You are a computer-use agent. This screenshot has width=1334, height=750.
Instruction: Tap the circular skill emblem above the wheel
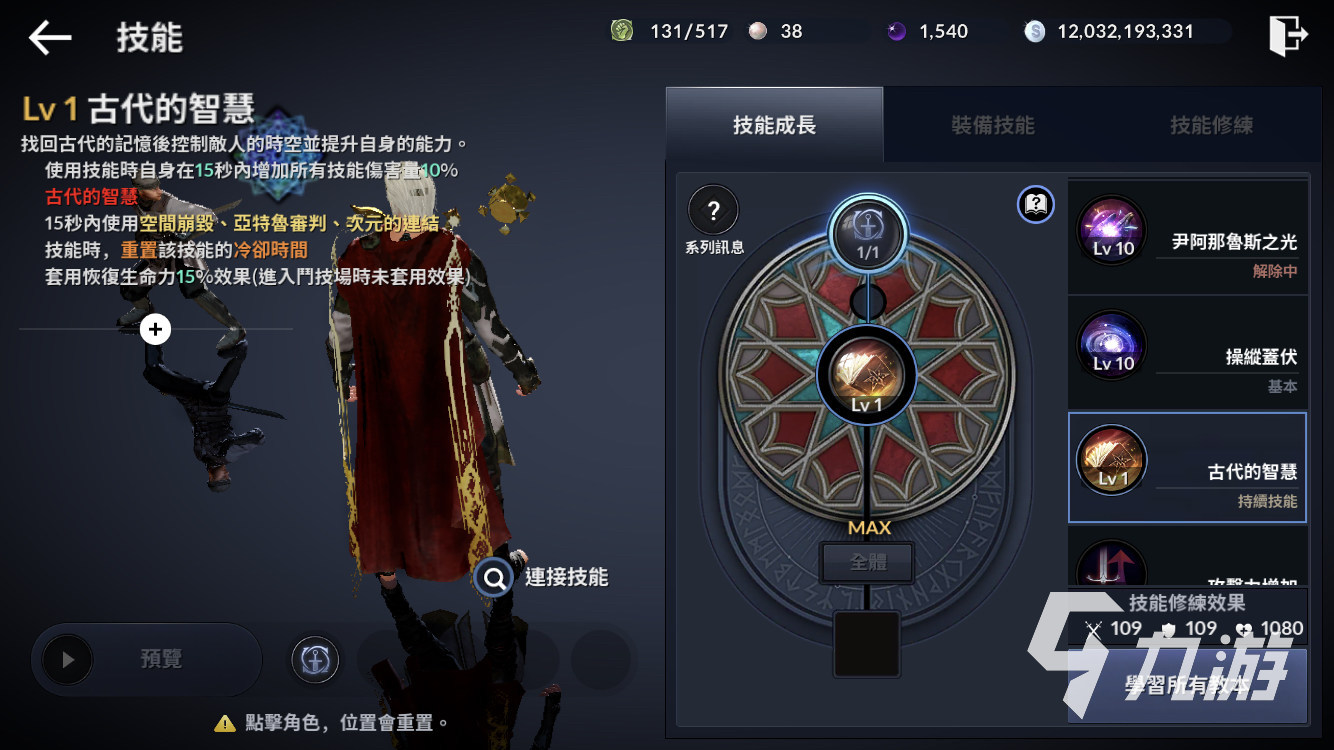point(866,234)
